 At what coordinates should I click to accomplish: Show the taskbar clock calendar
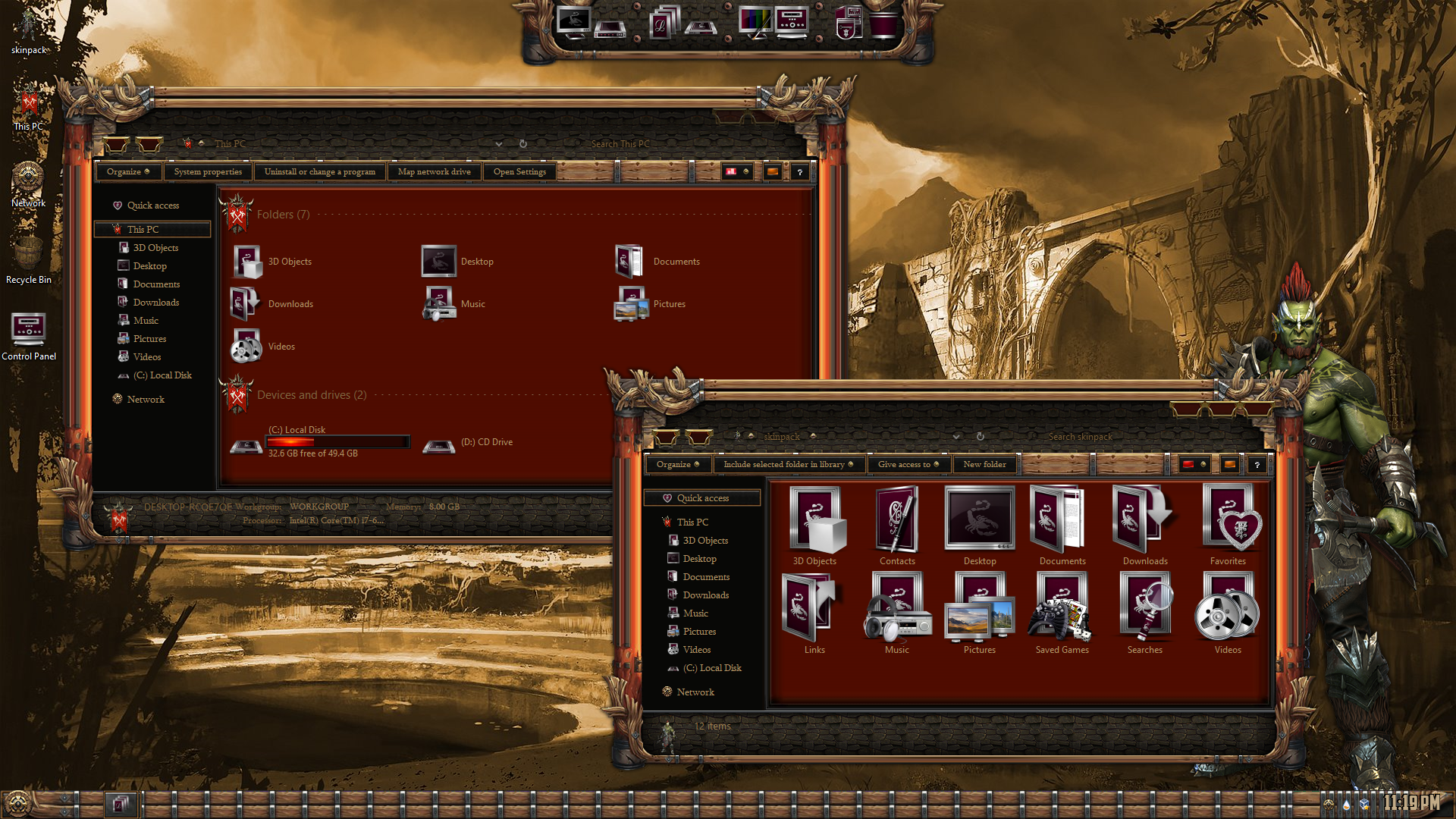1410,802
